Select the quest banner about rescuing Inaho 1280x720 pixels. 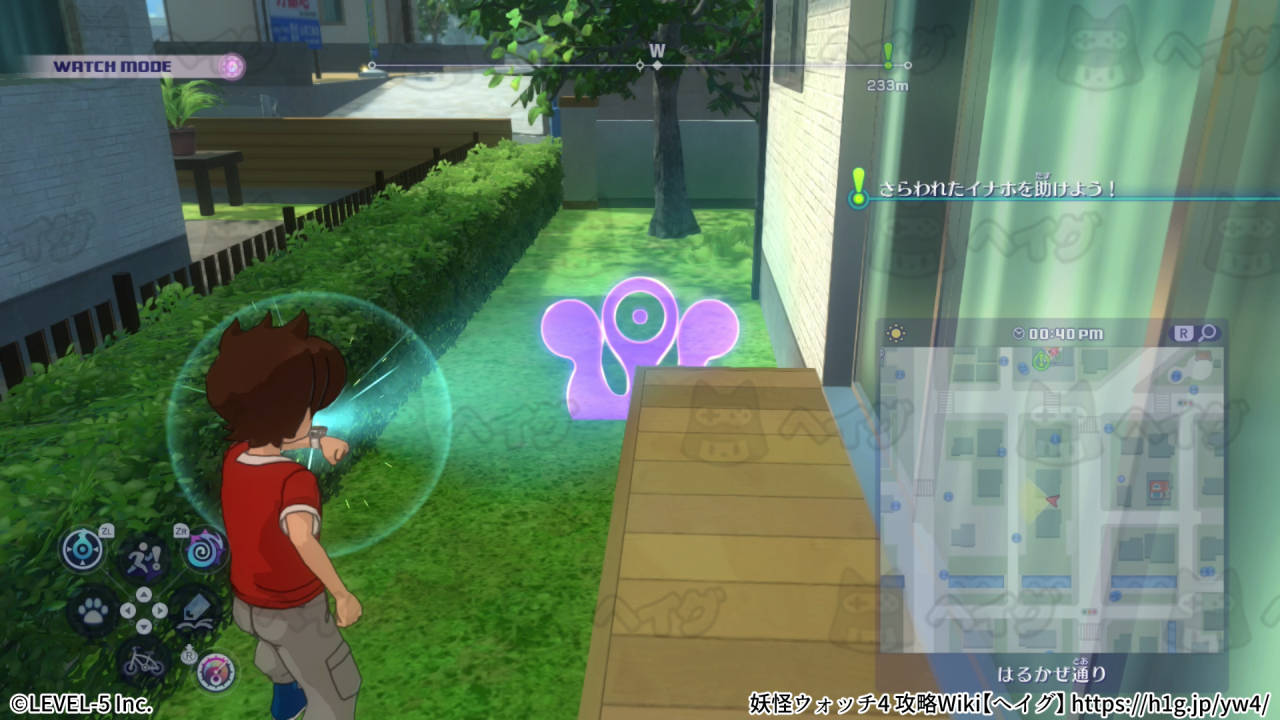(1000, 188)
